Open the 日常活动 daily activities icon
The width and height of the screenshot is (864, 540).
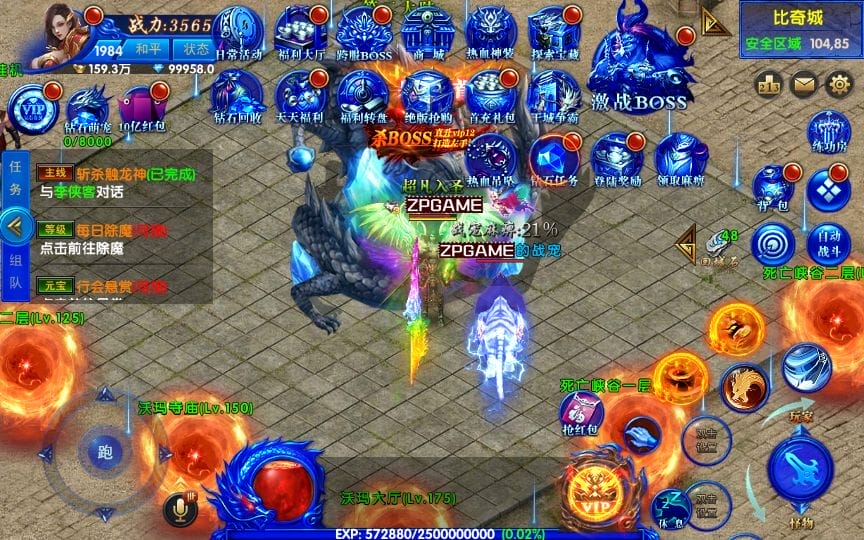point(237,32)
